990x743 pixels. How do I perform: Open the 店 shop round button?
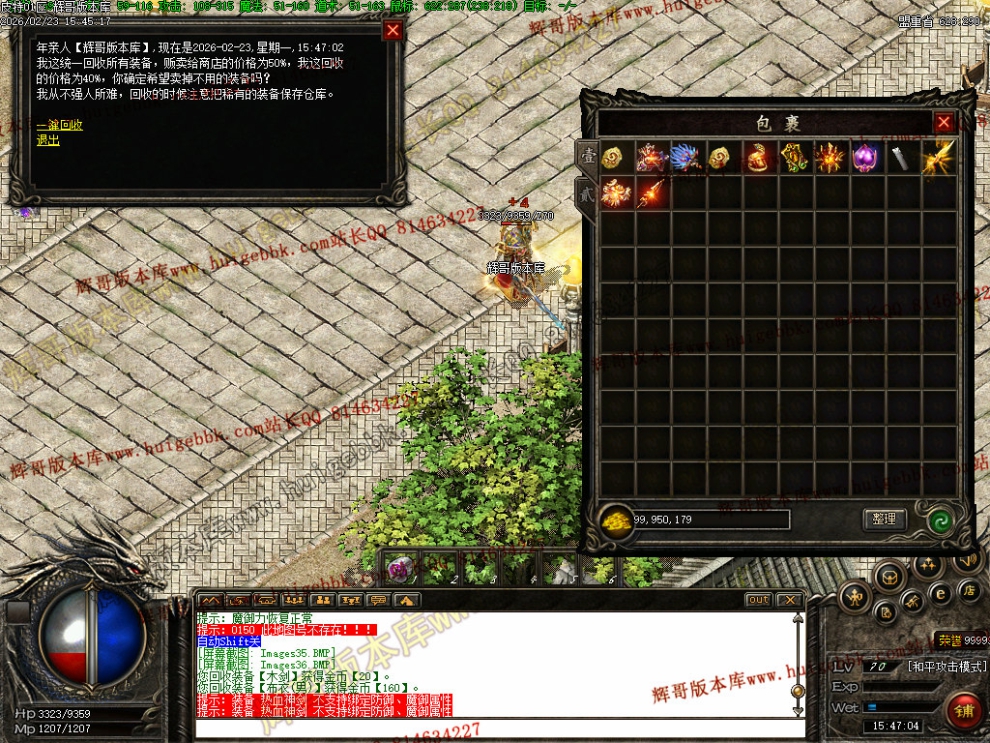pos(968,591)
